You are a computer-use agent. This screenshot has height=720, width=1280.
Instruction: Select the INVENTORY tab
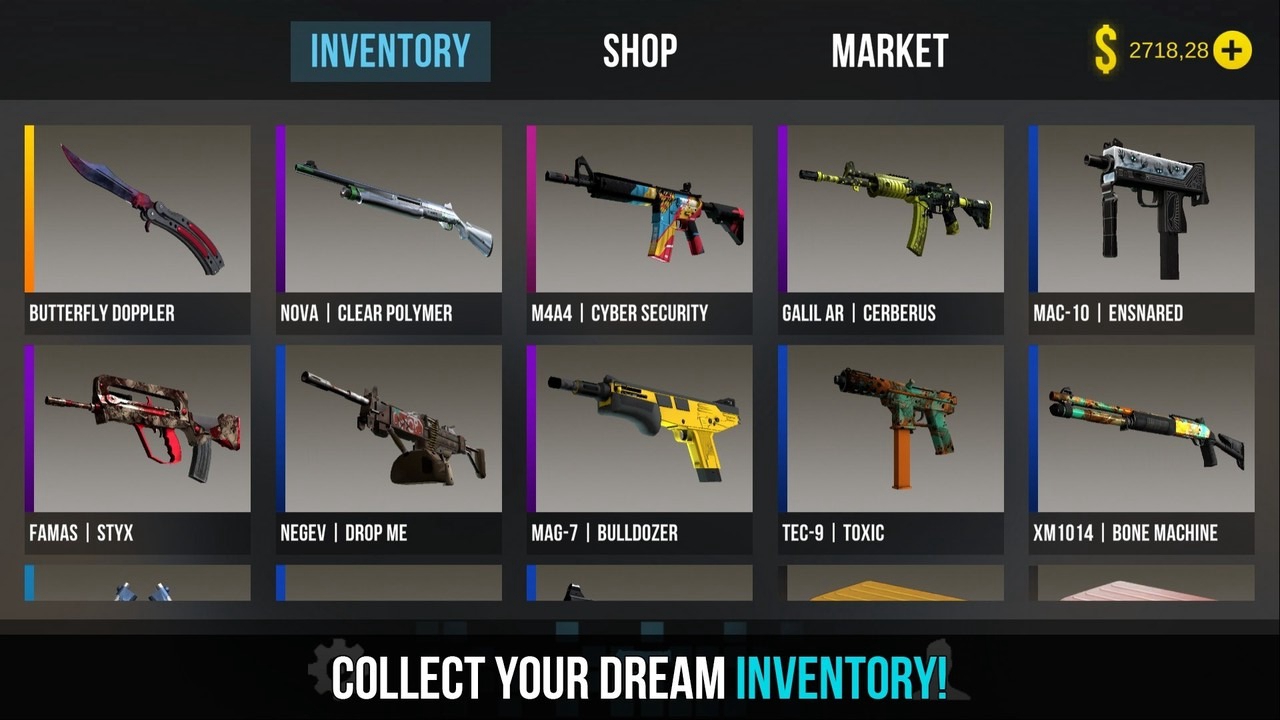(x=389, y=50)
